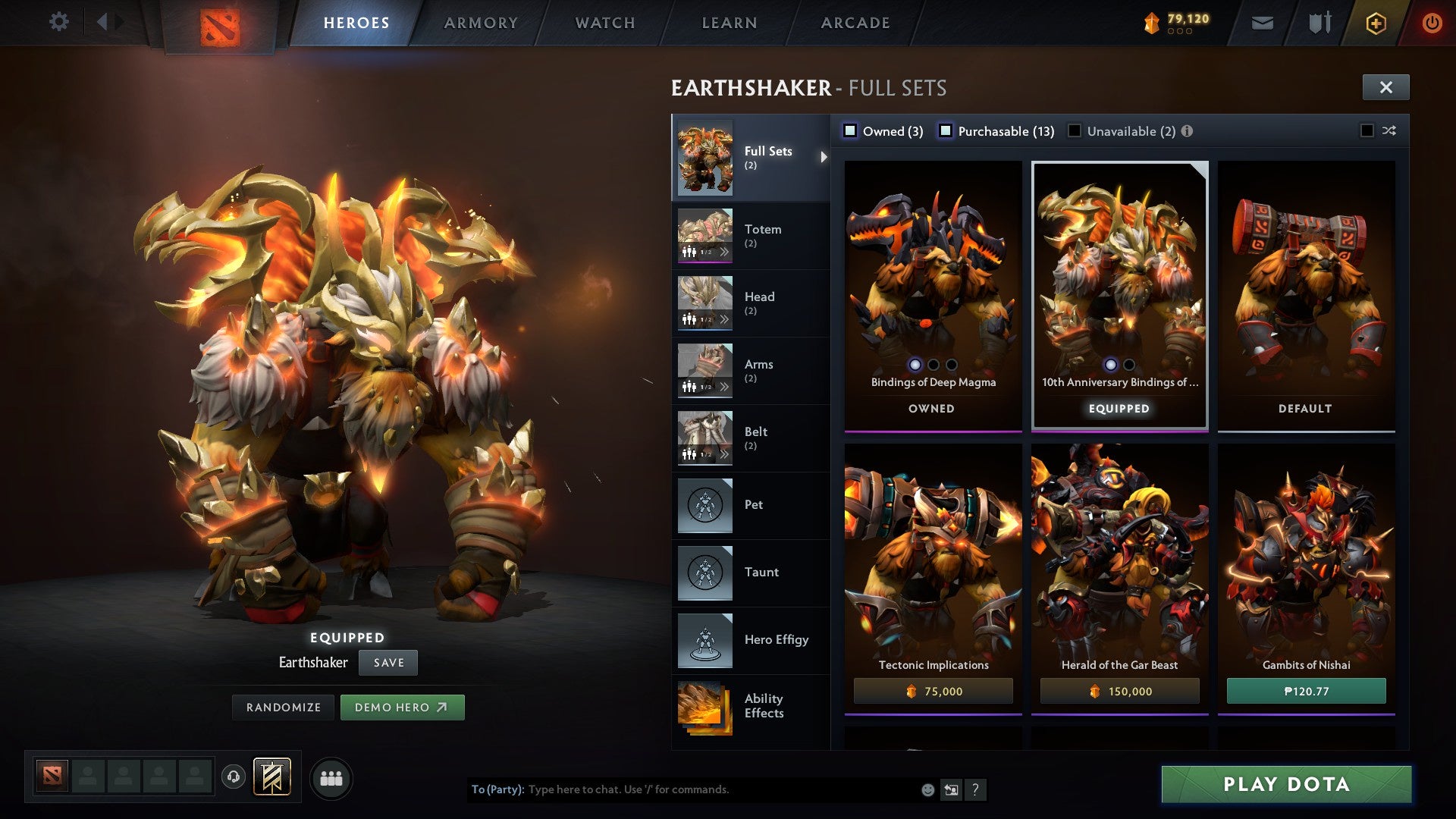Open the settings gear

(58, 21)
